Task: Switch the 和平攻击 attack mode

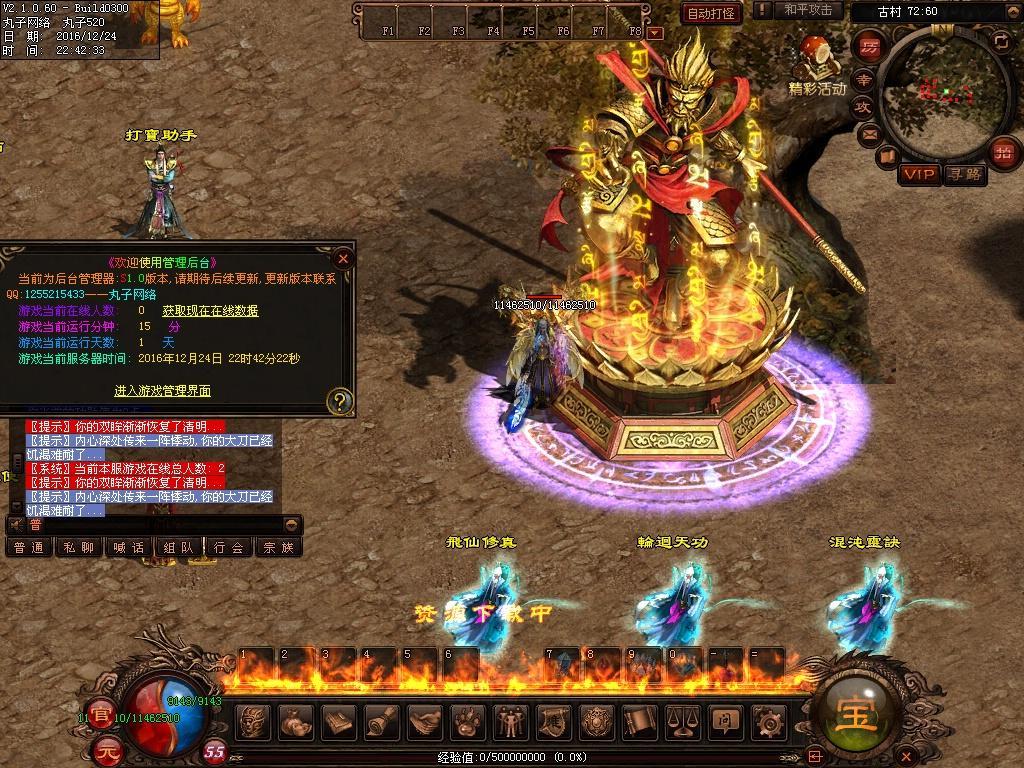Action: 808,10
